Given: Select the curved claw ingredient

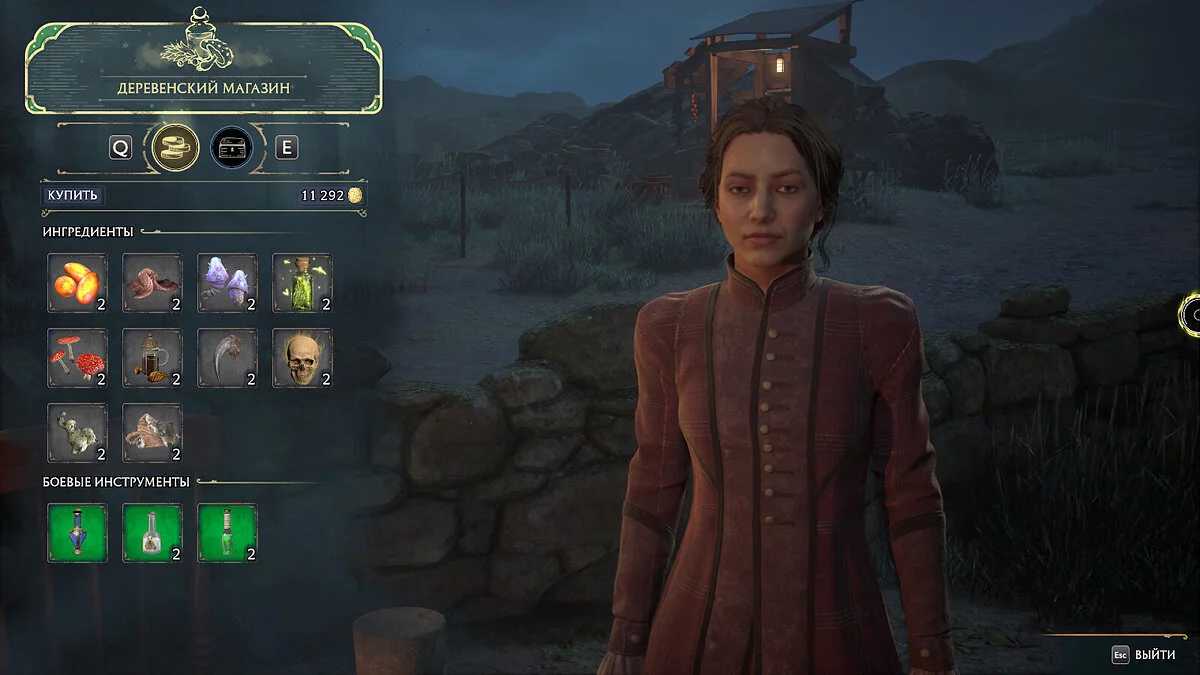Looking at the screenshot, I should pyautogui.click(x=227, y=358).
